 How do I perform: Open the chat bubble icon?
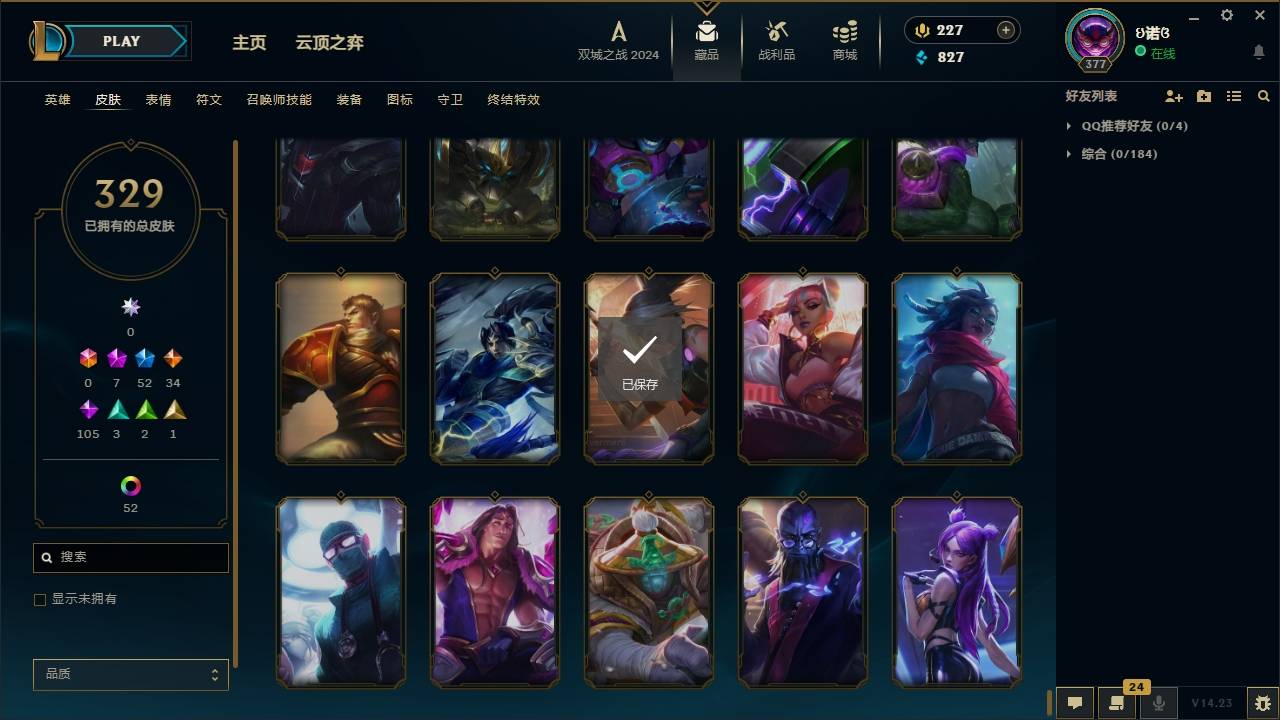(x=1074, y=703)
